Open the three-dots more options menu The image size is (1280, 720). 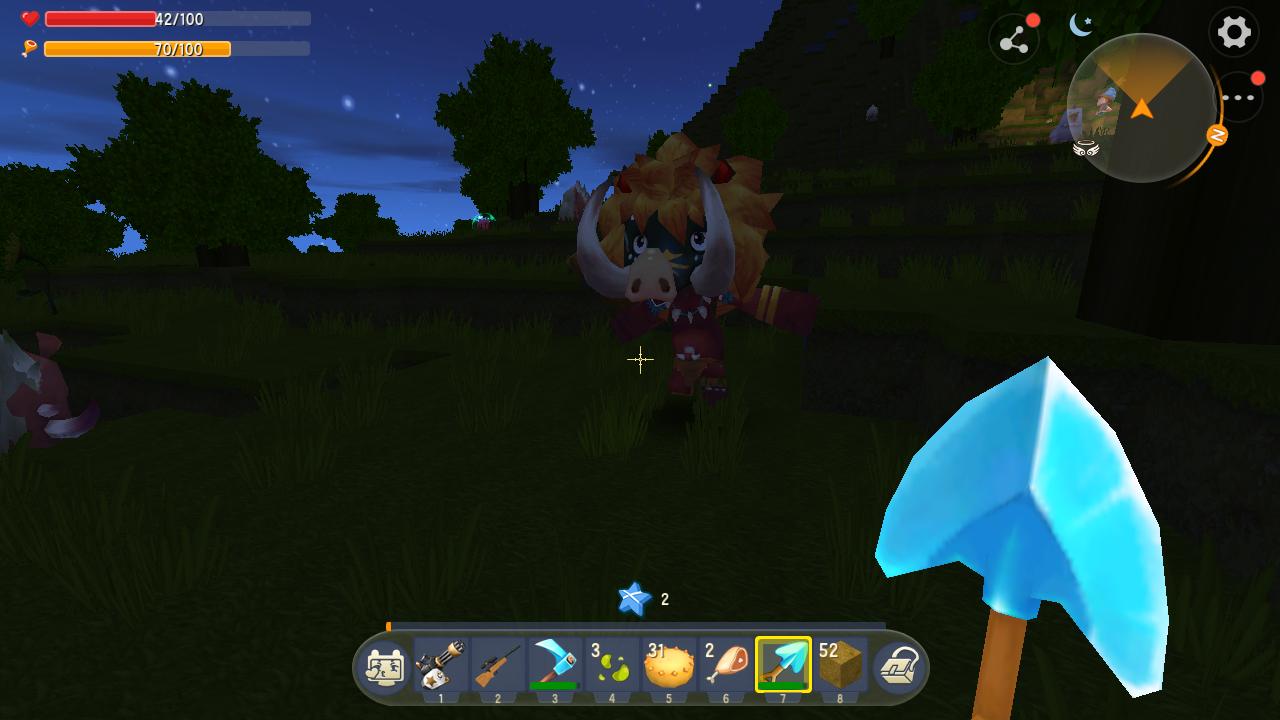[1238, 97]
